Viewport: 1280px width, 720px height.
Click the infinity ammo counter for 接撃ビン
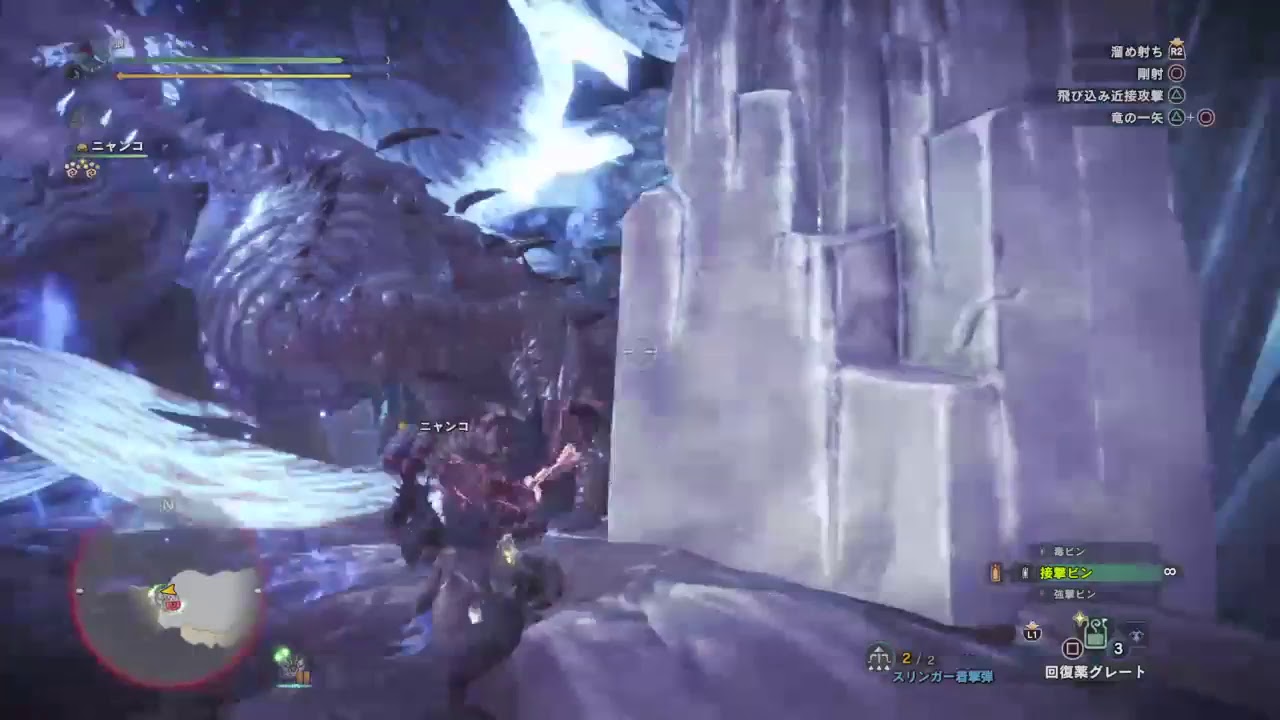coord(1168,572)
